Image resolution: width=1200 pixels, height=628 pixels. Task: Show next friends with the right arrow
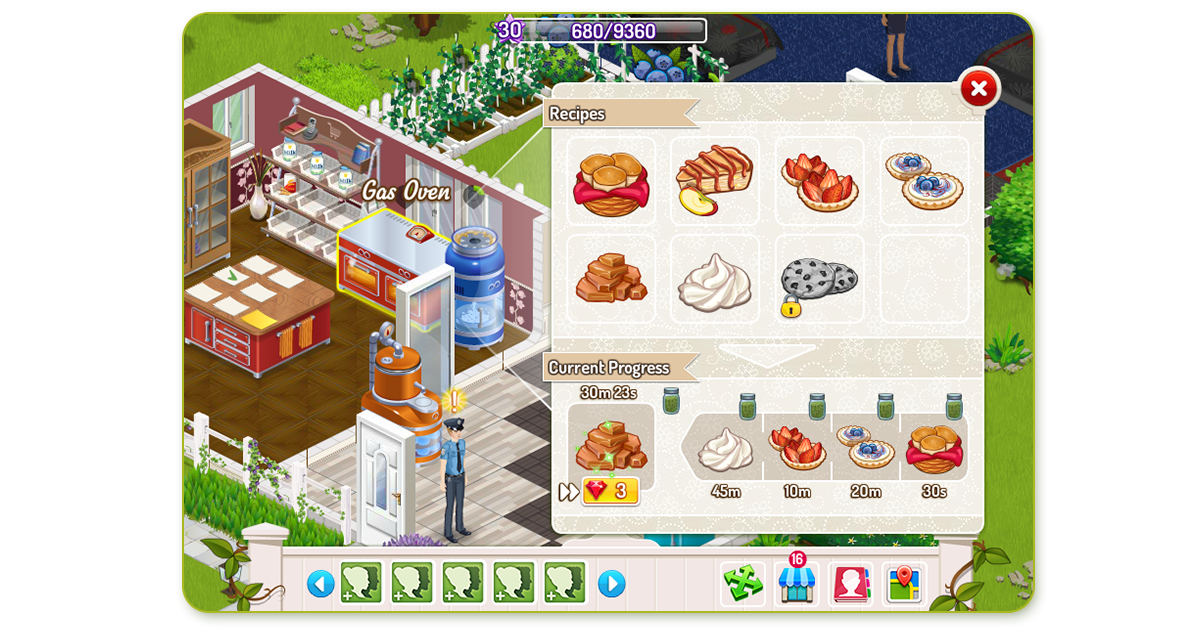pos(611,583)
